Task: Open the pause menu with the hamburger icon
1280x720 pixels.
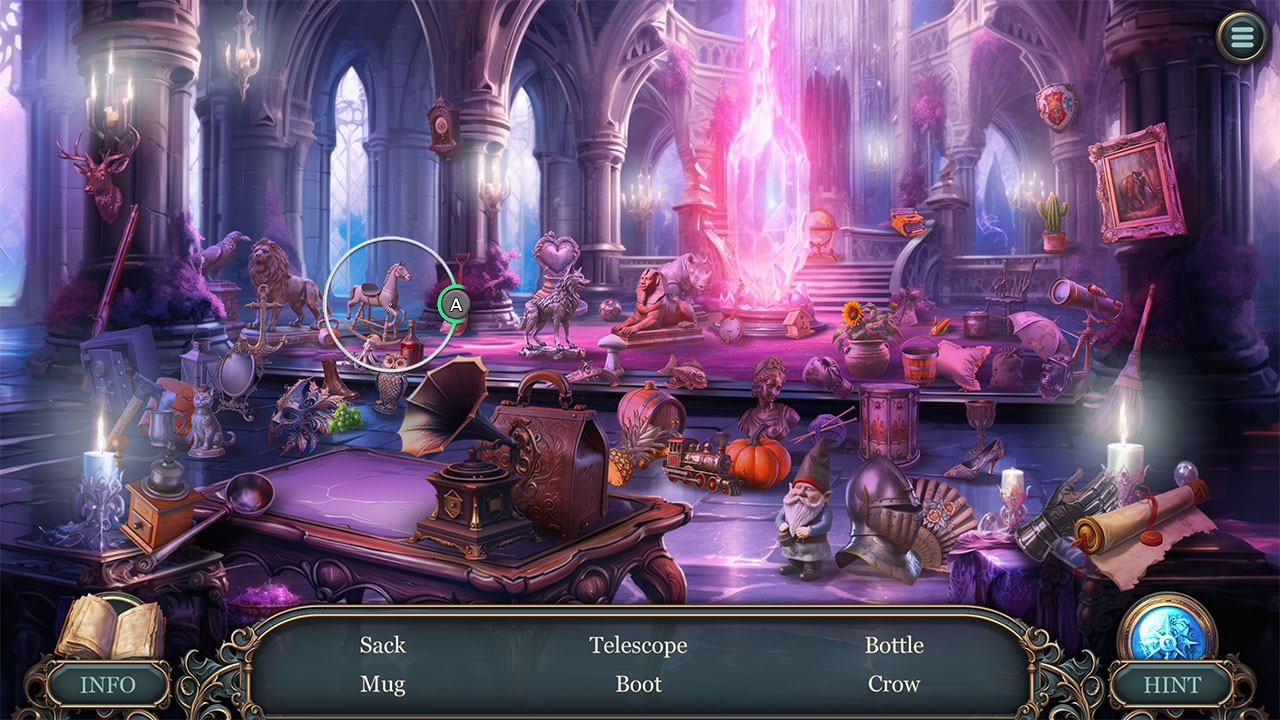Action: tap(1241, 36)
